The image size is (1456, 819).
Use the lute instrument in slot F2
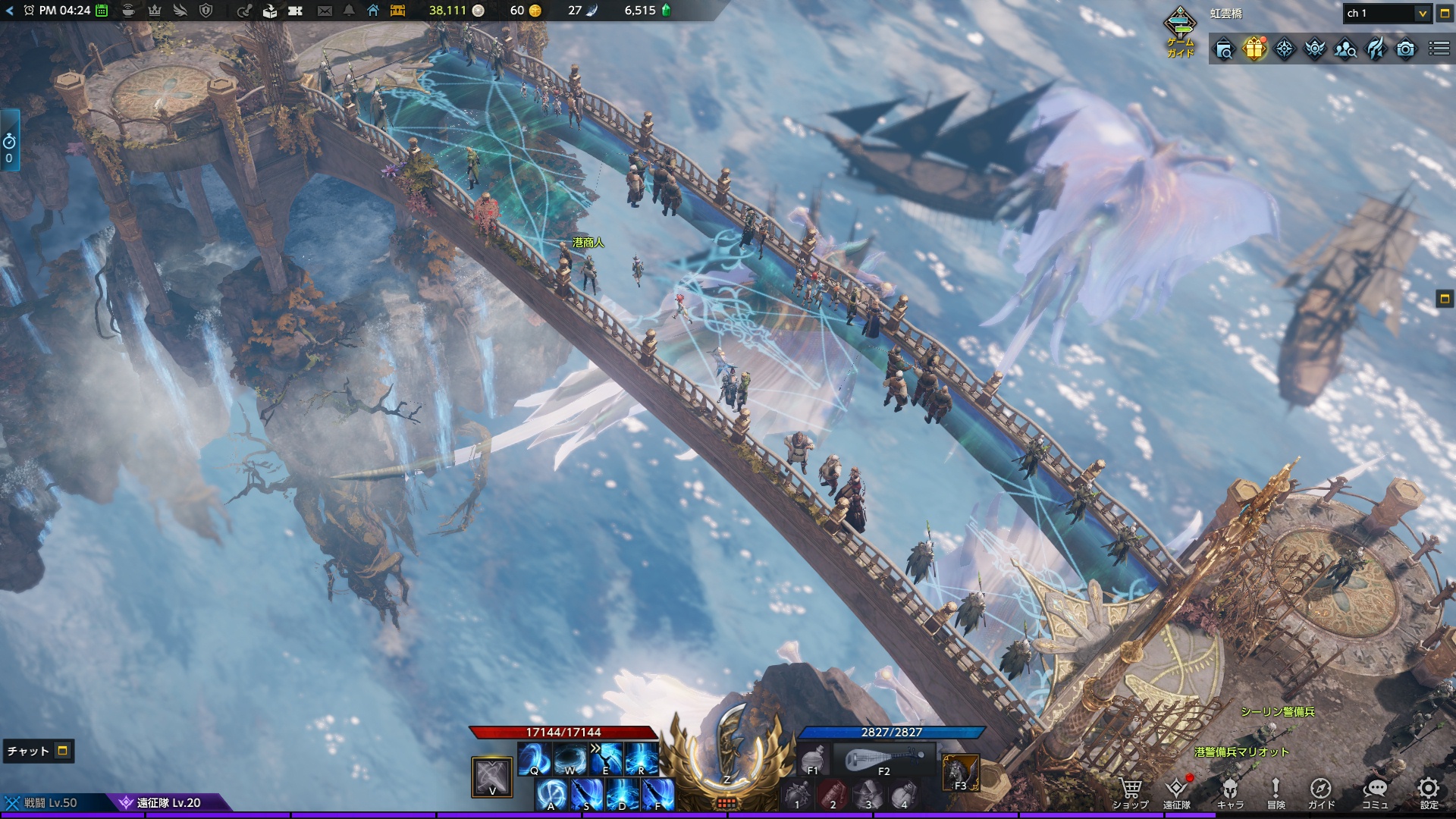point(883,759)
